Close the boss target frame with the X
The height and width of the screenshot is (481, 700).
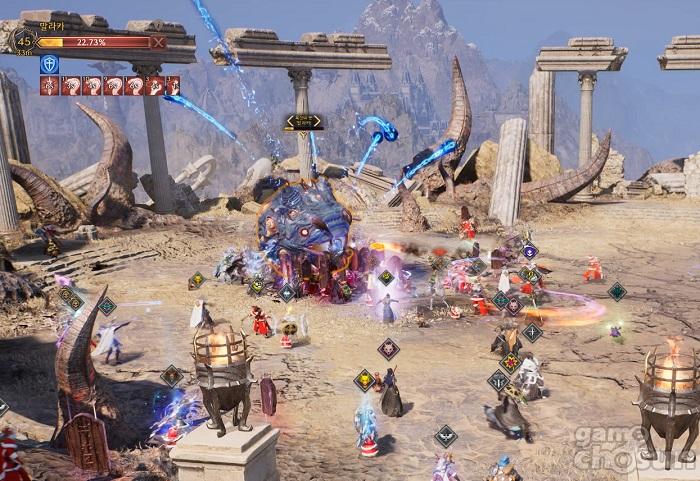(157, 42)
